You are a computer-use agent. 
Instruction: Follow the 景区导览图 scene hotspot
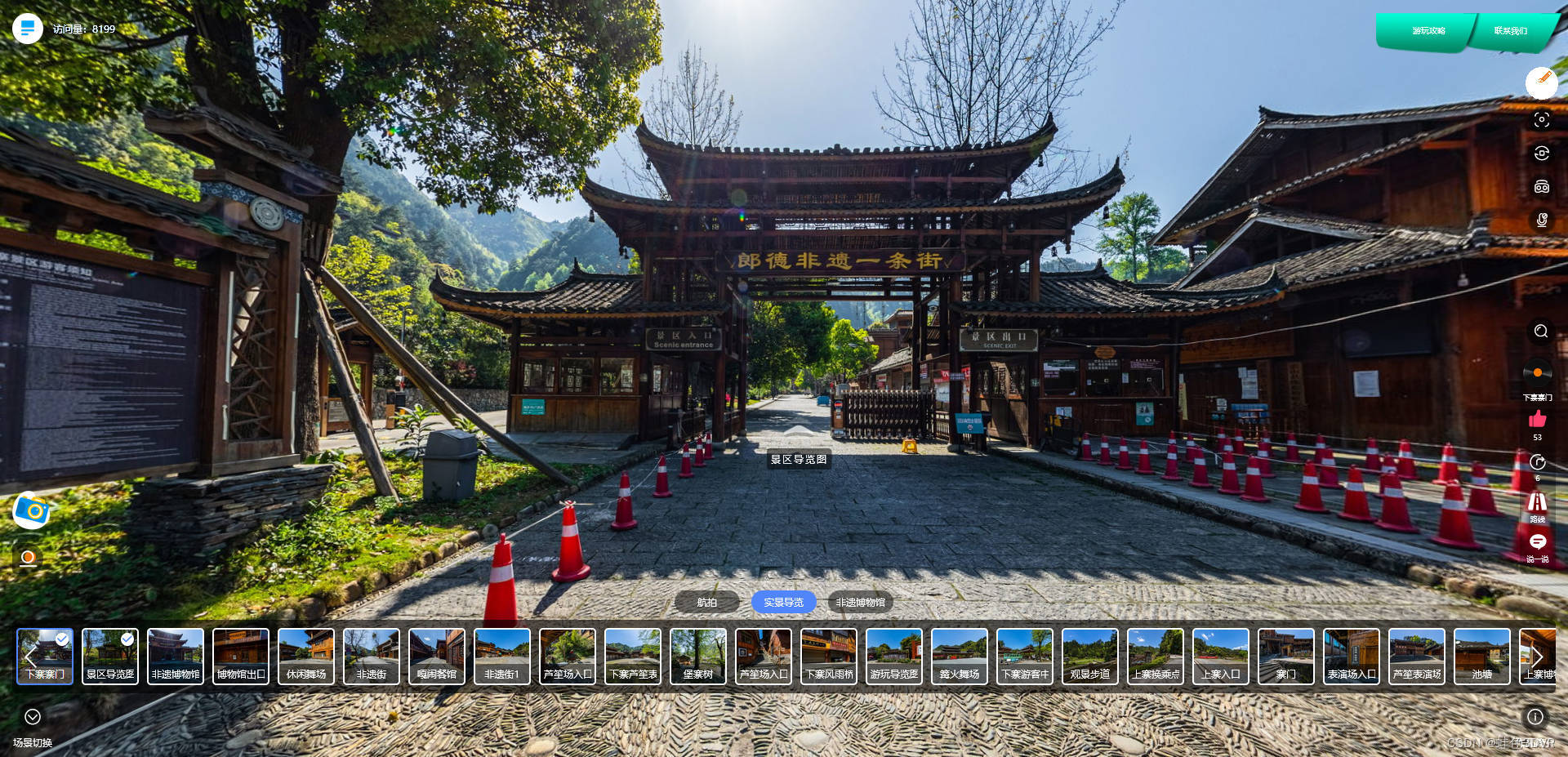pos(798,459)
